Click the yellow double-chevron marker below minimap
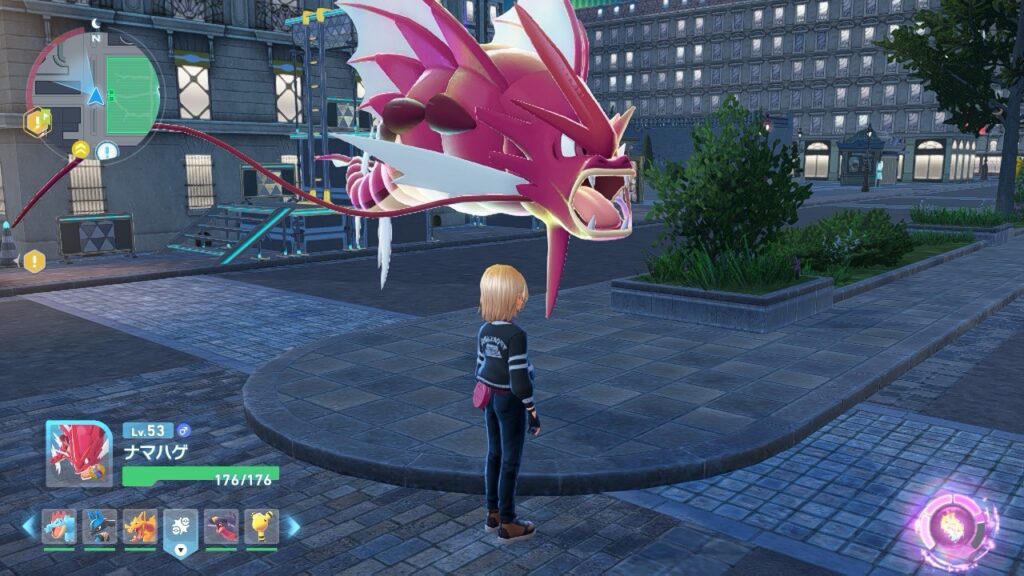This screenshot has height=576, width=1024. [x=80, y=150]
